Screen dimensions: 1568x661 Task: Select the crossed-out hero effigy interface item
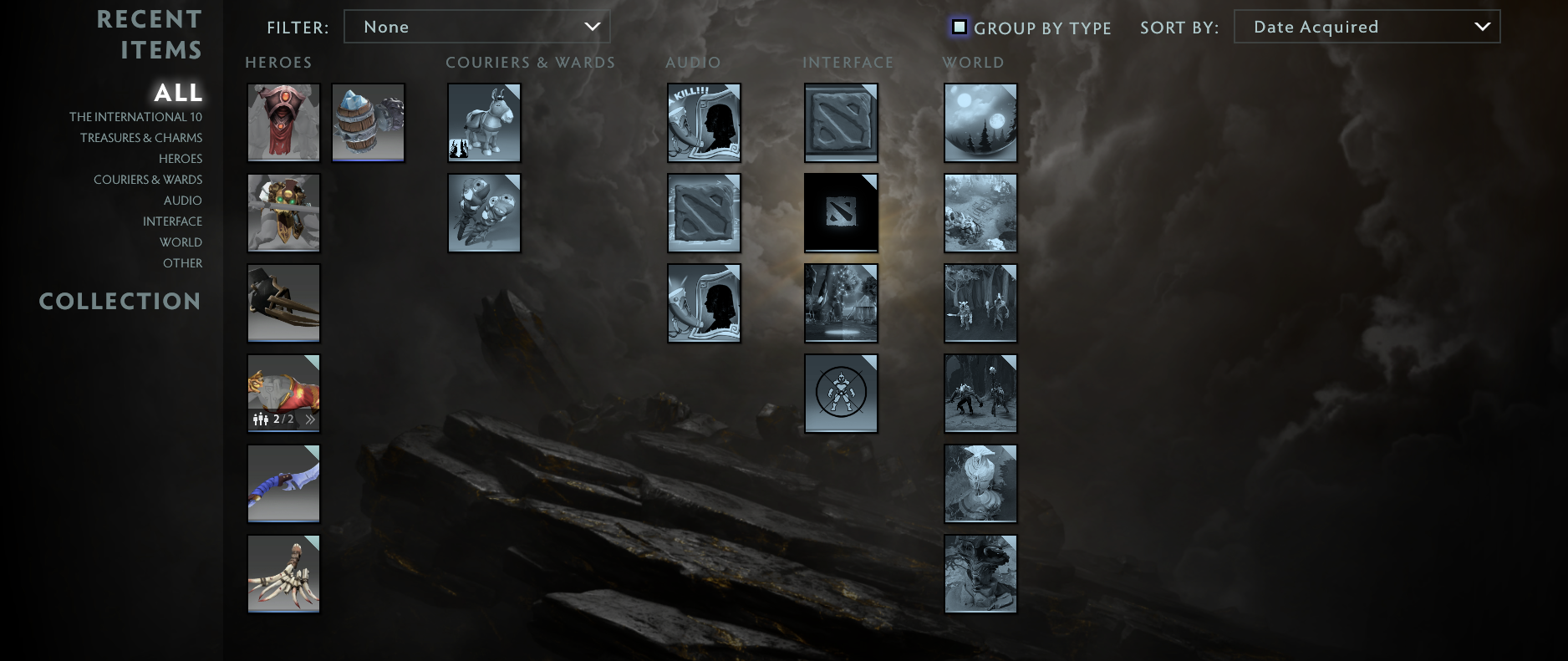click(x=841, y=393)
